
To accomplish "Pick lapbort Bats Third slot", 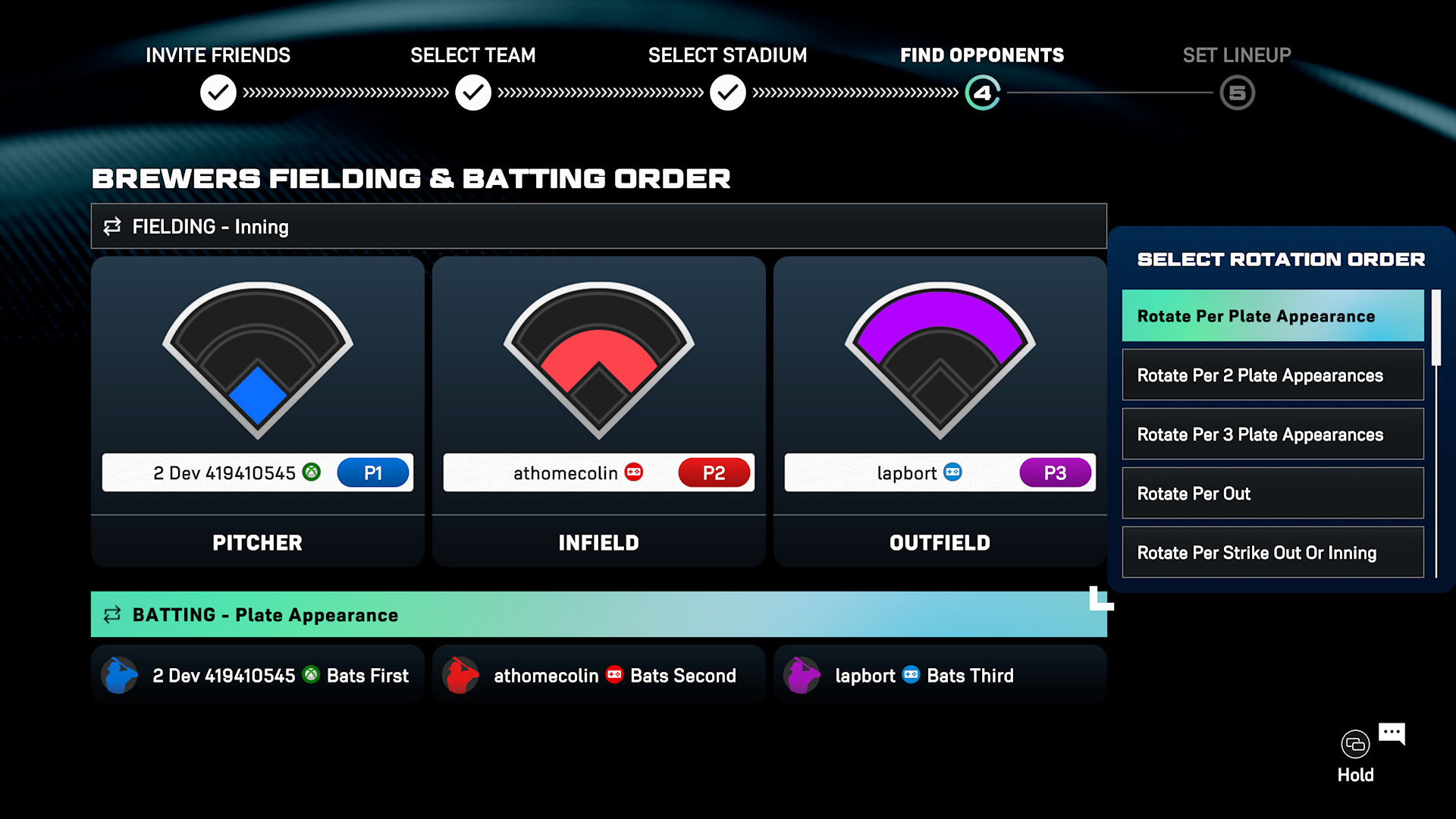I will coord(940,676).
